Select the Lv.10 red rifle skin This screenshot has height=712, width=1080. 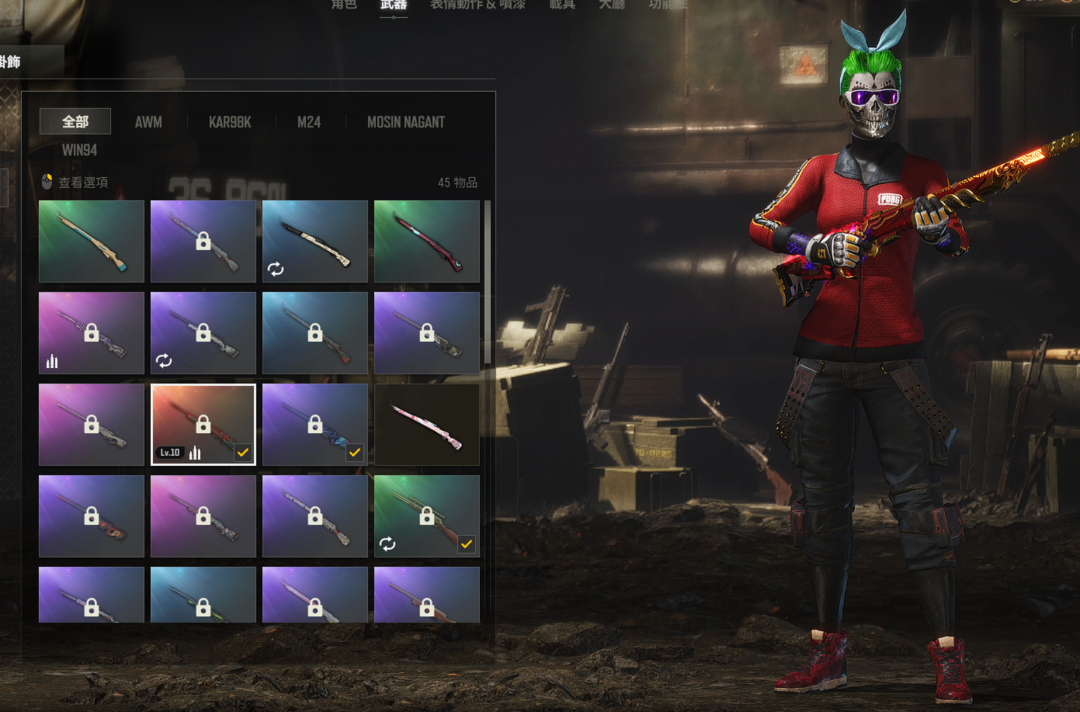tap(203, 425)
